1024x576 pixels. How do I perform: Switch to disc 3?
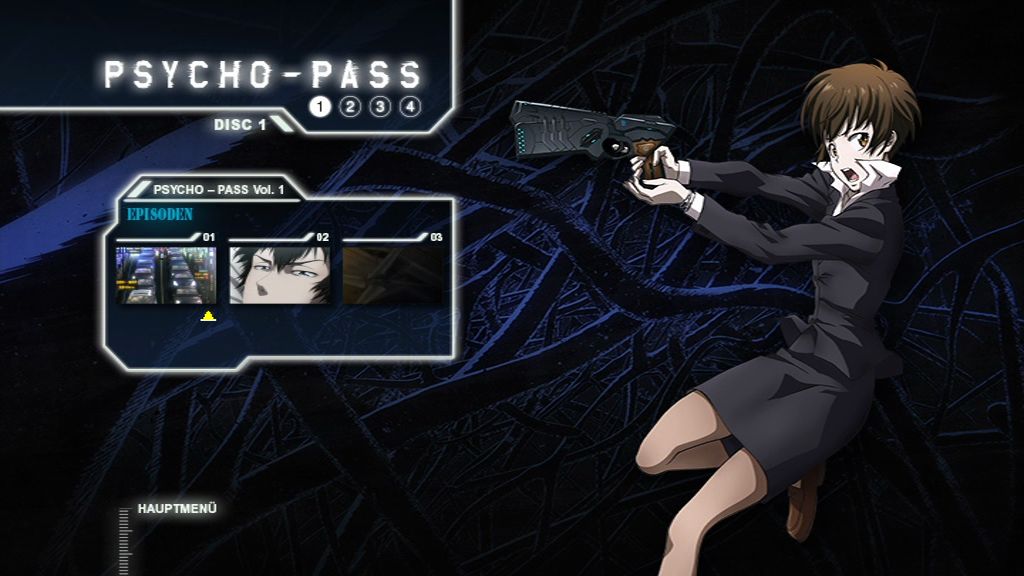click(x=380, y=107)
